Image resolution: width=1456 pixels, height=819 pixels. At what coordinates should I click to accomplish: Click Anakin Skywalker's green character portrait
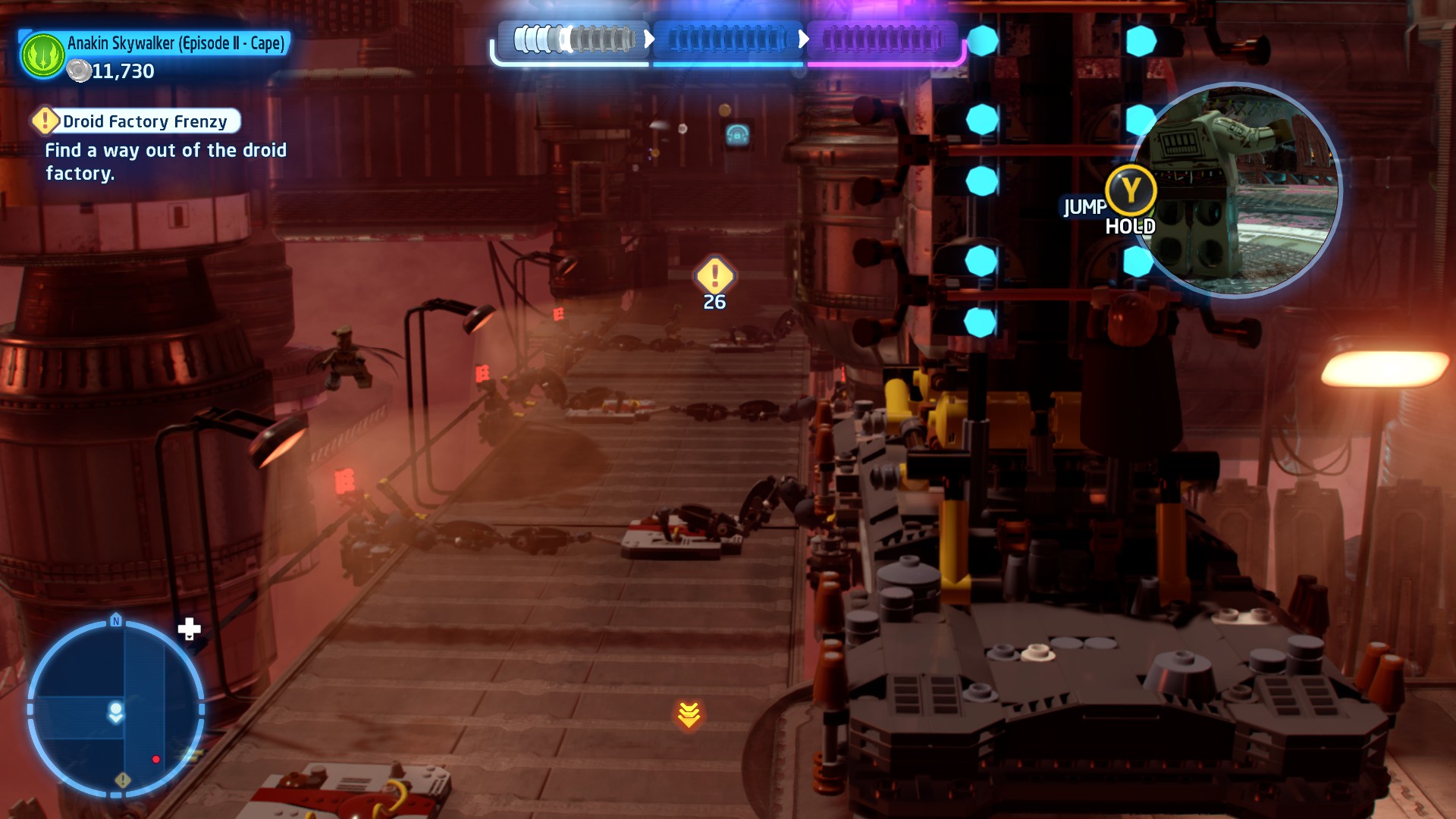coord(43,55)
